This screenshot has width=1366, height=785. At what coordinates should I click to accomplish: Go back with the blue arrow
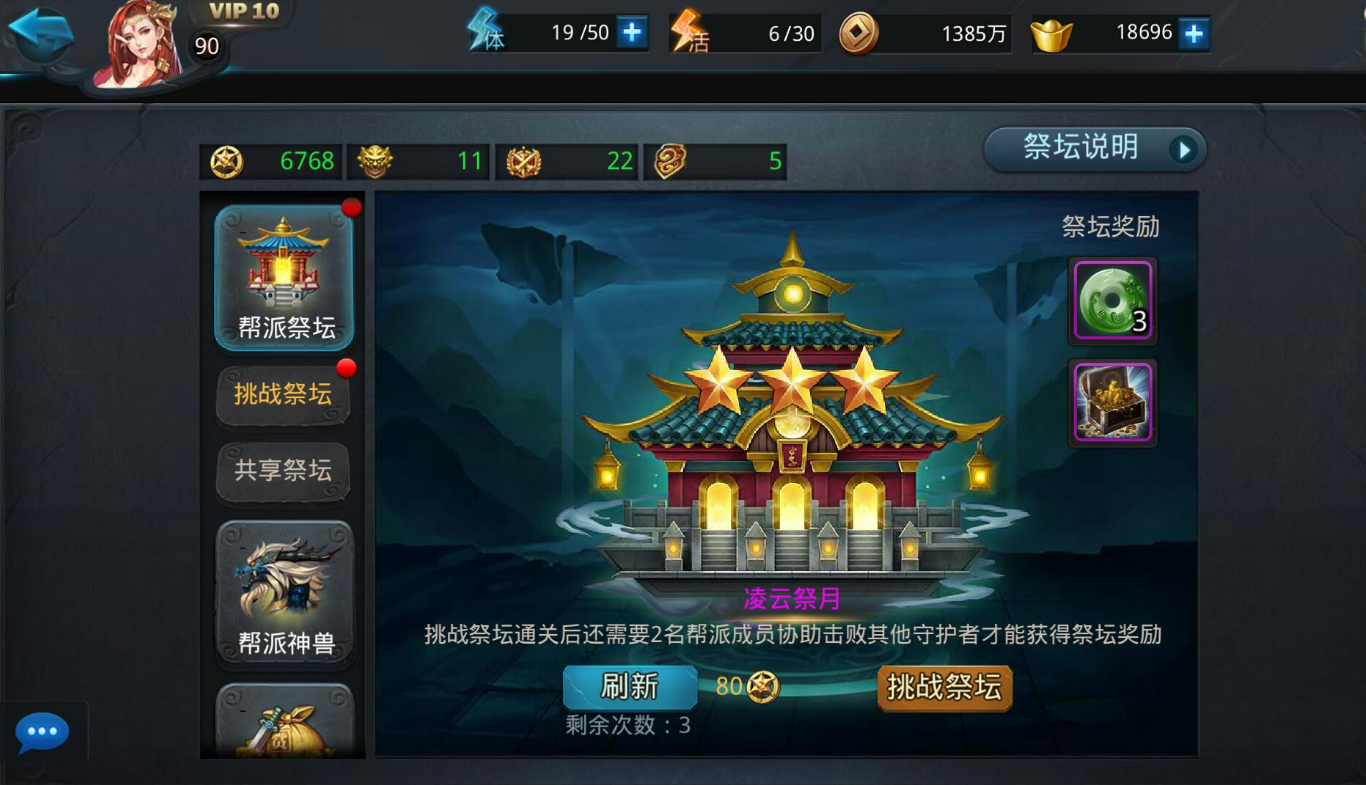tap(40, 36)
